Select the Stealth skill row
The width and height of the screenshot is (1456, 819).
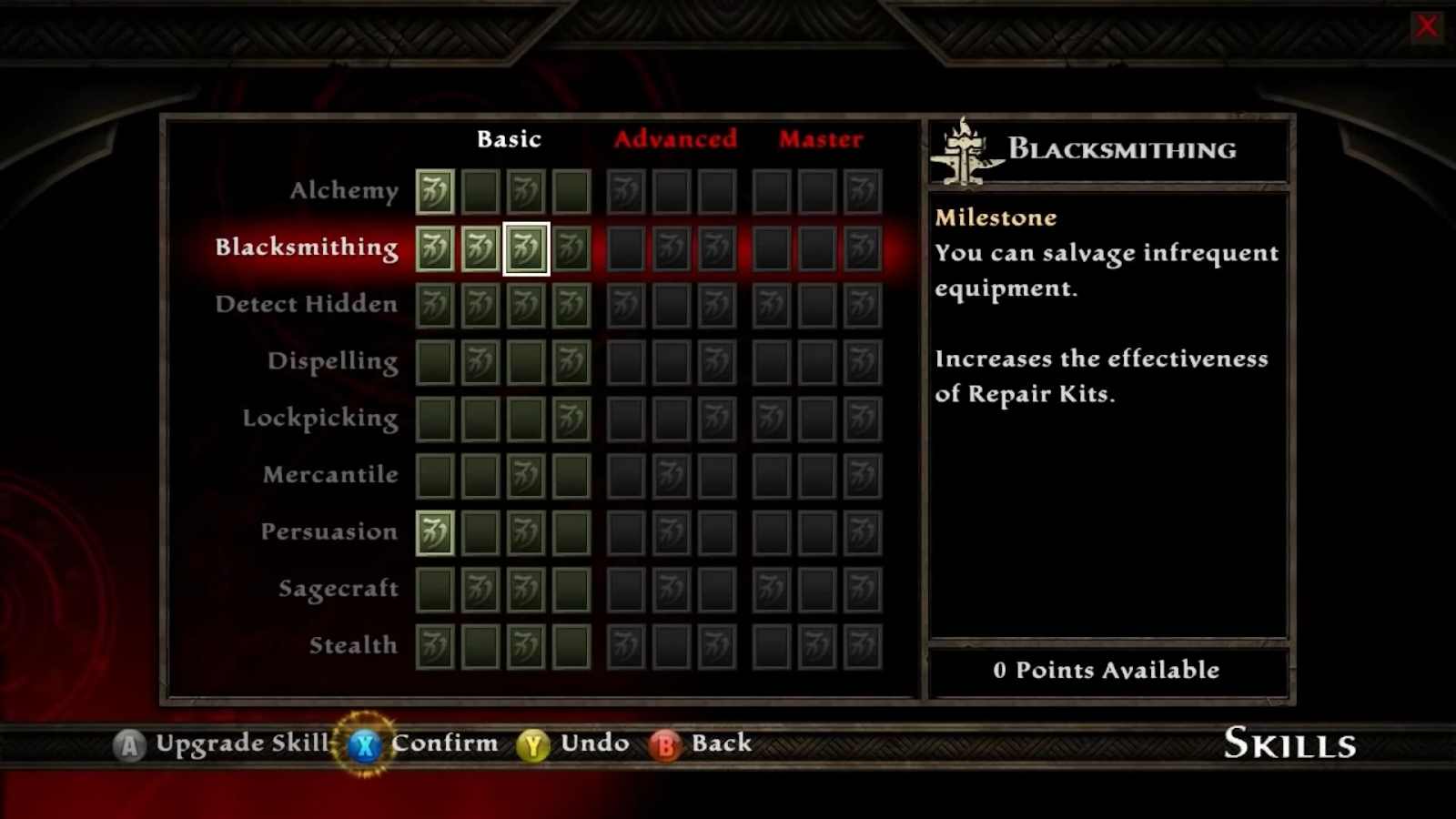353,645
